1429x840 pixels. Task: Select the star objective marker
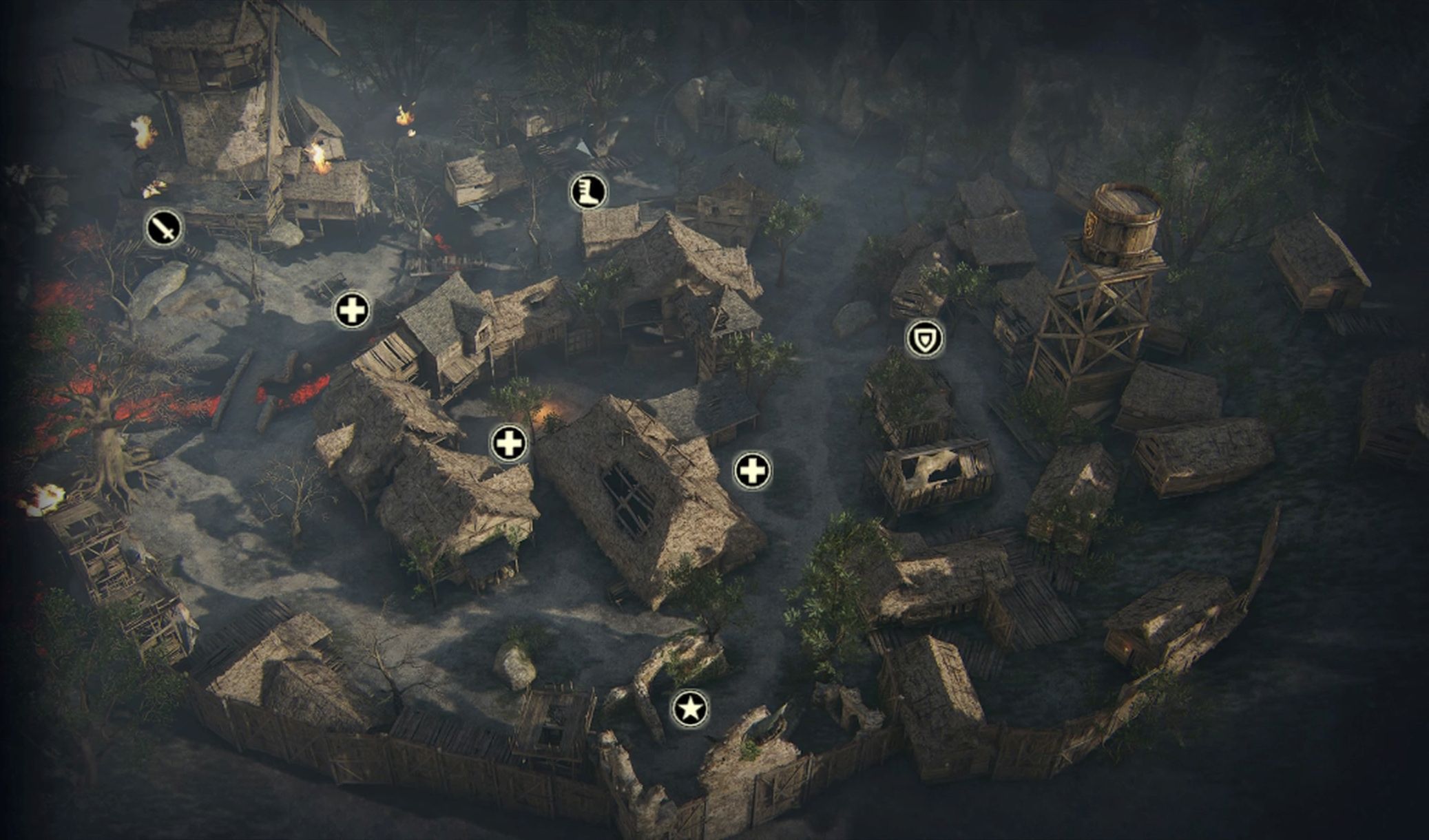[x=690, y=708]
